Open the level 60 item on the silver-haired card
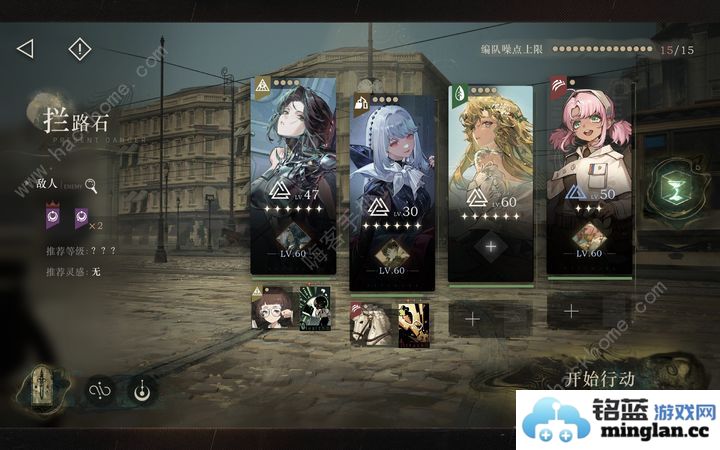 [391, 255]
